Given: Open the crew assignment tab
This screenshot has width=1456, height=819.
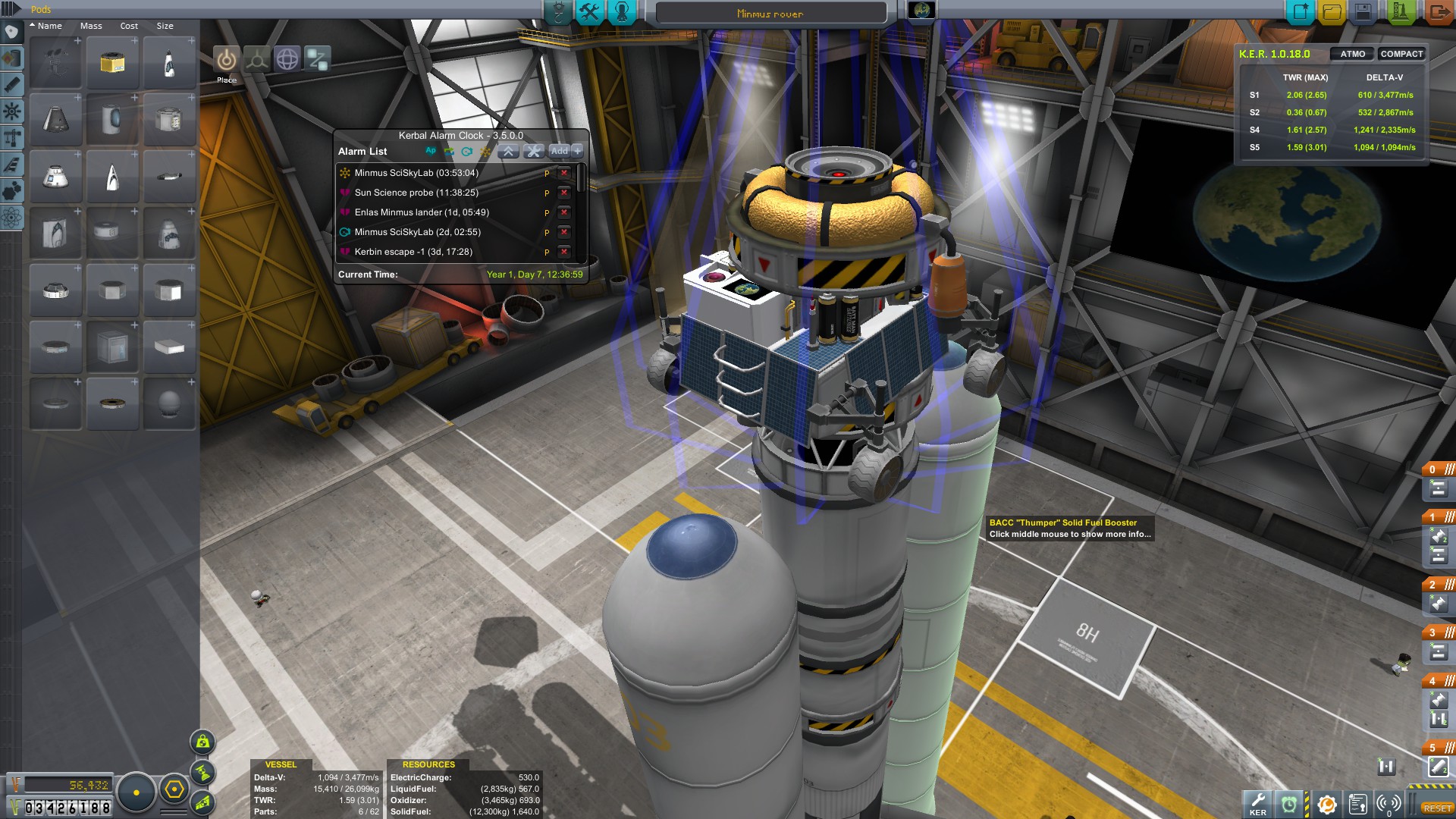Looking at the screenshot, I should point(622,12).
